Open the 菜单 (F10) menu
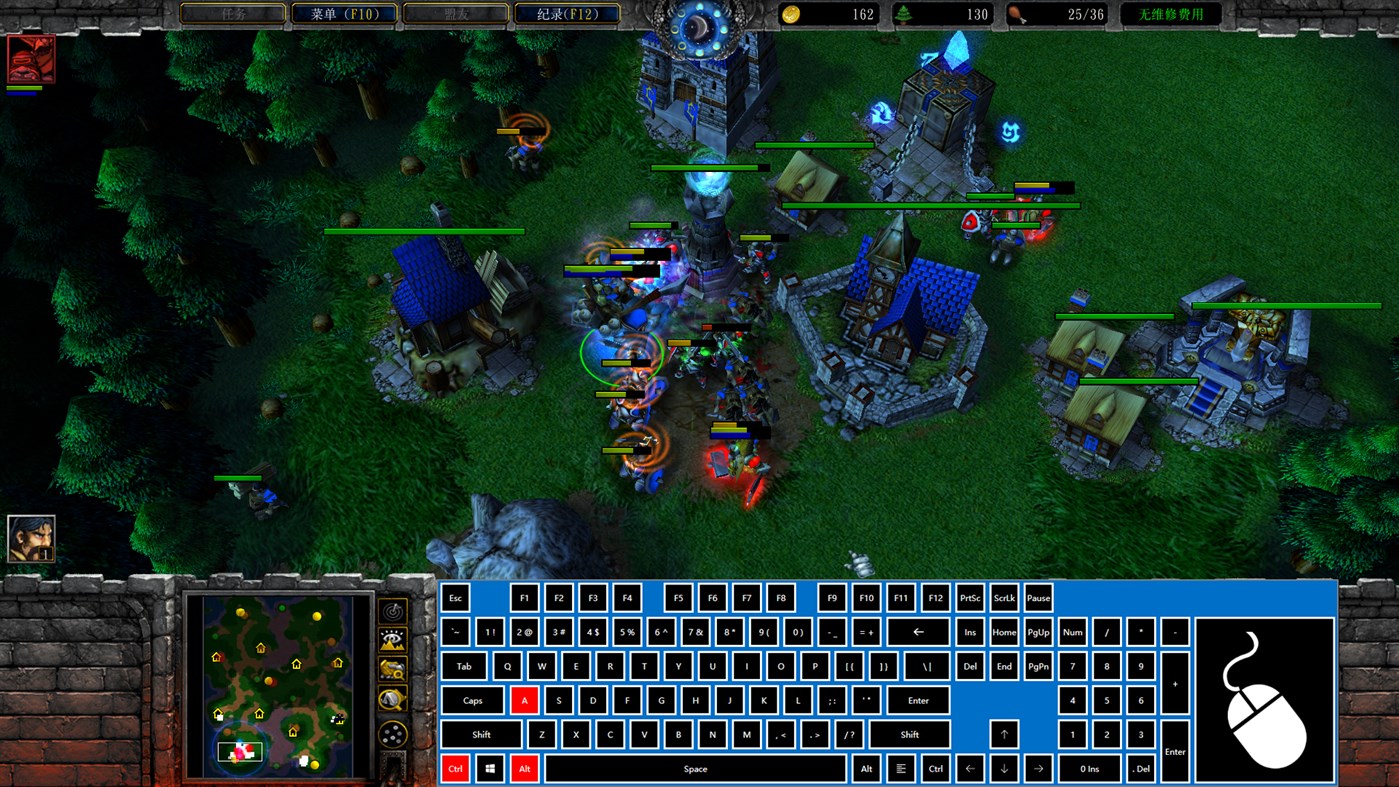The width and height of the screenshot is (1399, 787). (343, 14)
